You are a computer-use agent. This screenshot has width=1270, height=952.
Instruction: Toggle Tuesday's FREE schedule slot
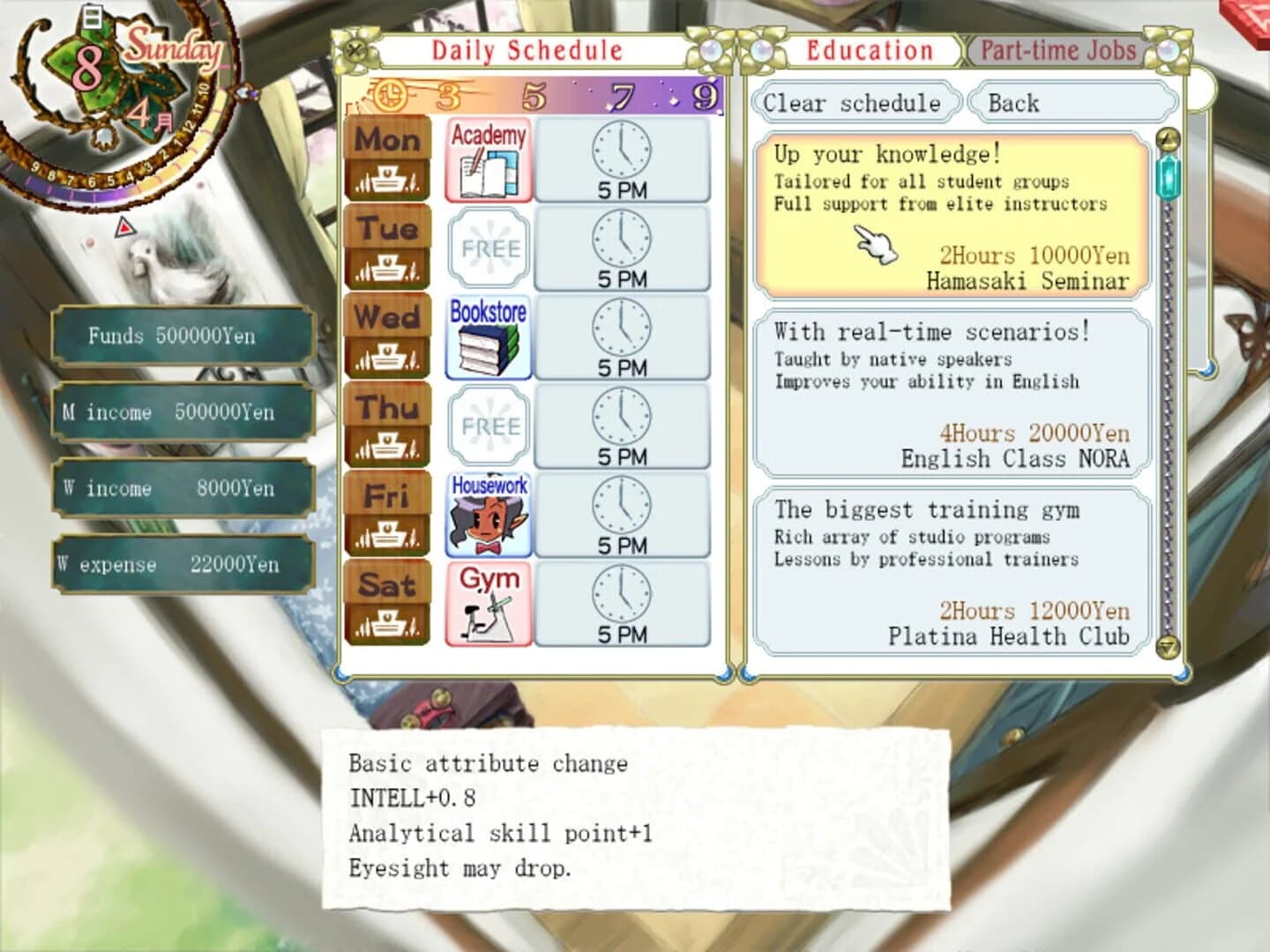point(488,248)
